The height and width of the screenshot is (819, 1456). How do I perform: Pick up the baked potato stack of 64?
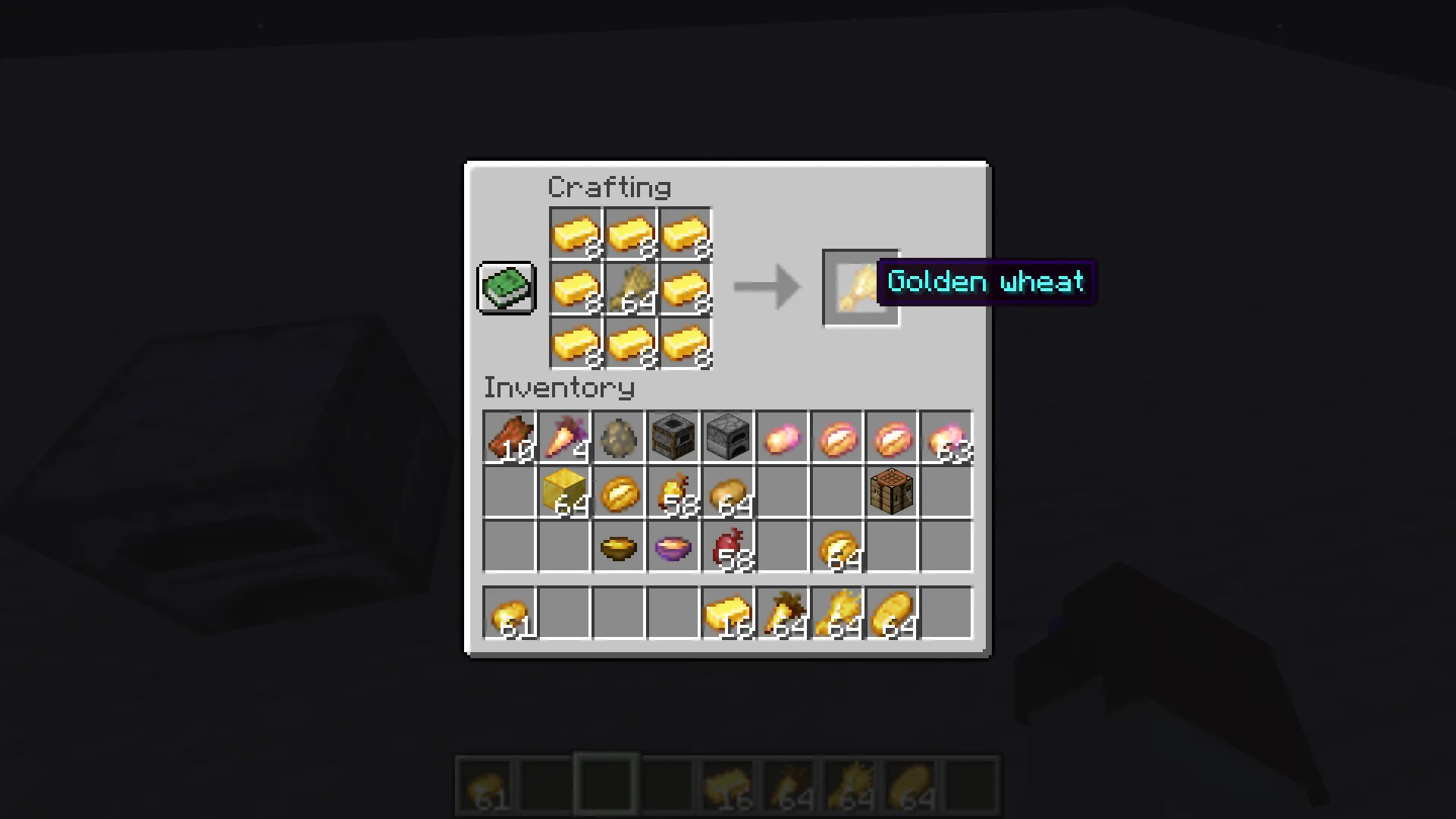pos(728,493)
